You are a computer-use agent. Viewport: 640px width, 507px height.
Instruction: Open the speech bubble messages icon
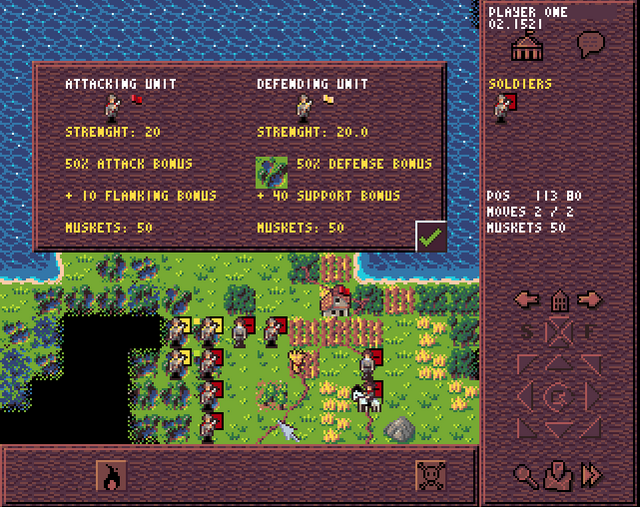pos(592,43)
